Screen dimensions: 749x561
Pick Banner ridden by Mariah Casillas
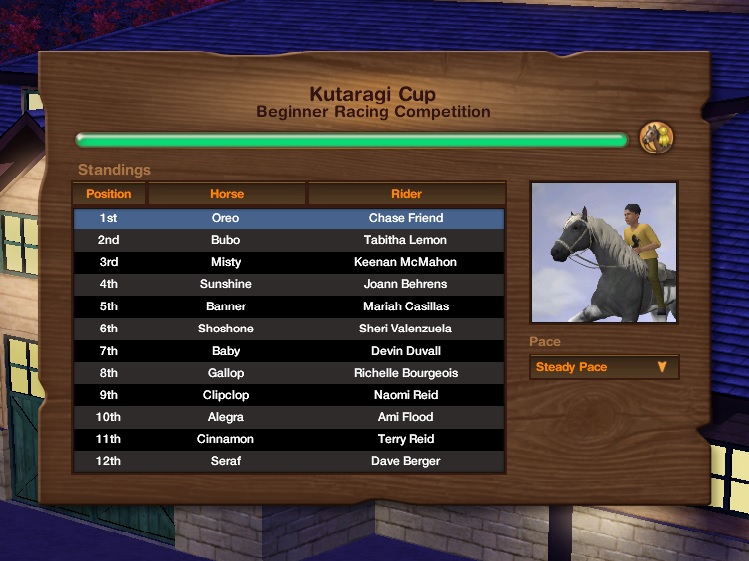click(x=289, y=306)
